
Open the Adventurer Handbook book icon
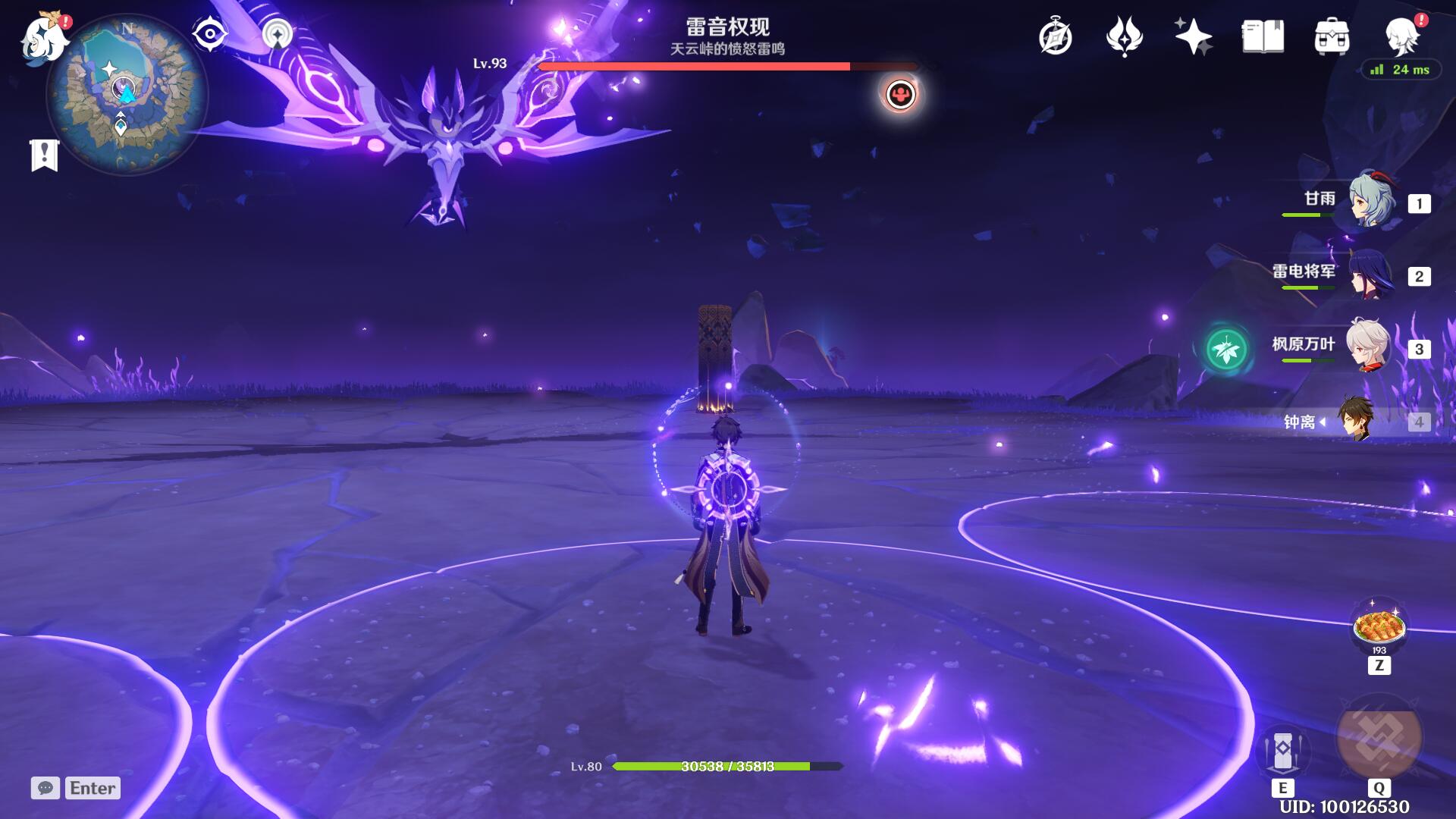tap(1263, 36)
